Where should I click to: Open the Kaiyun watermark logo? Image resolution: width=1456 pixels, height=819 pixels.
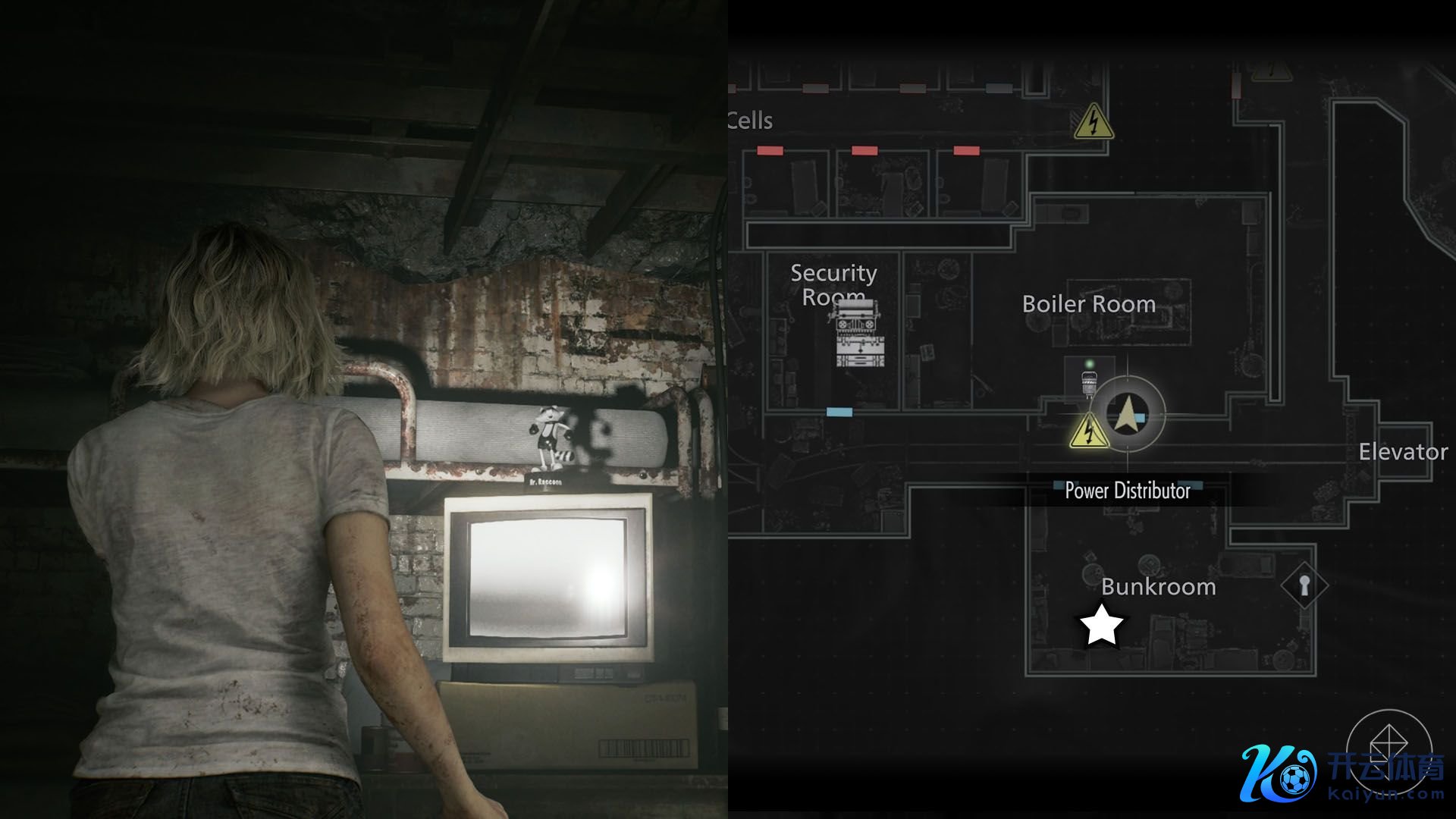(x=1342, y=773)
